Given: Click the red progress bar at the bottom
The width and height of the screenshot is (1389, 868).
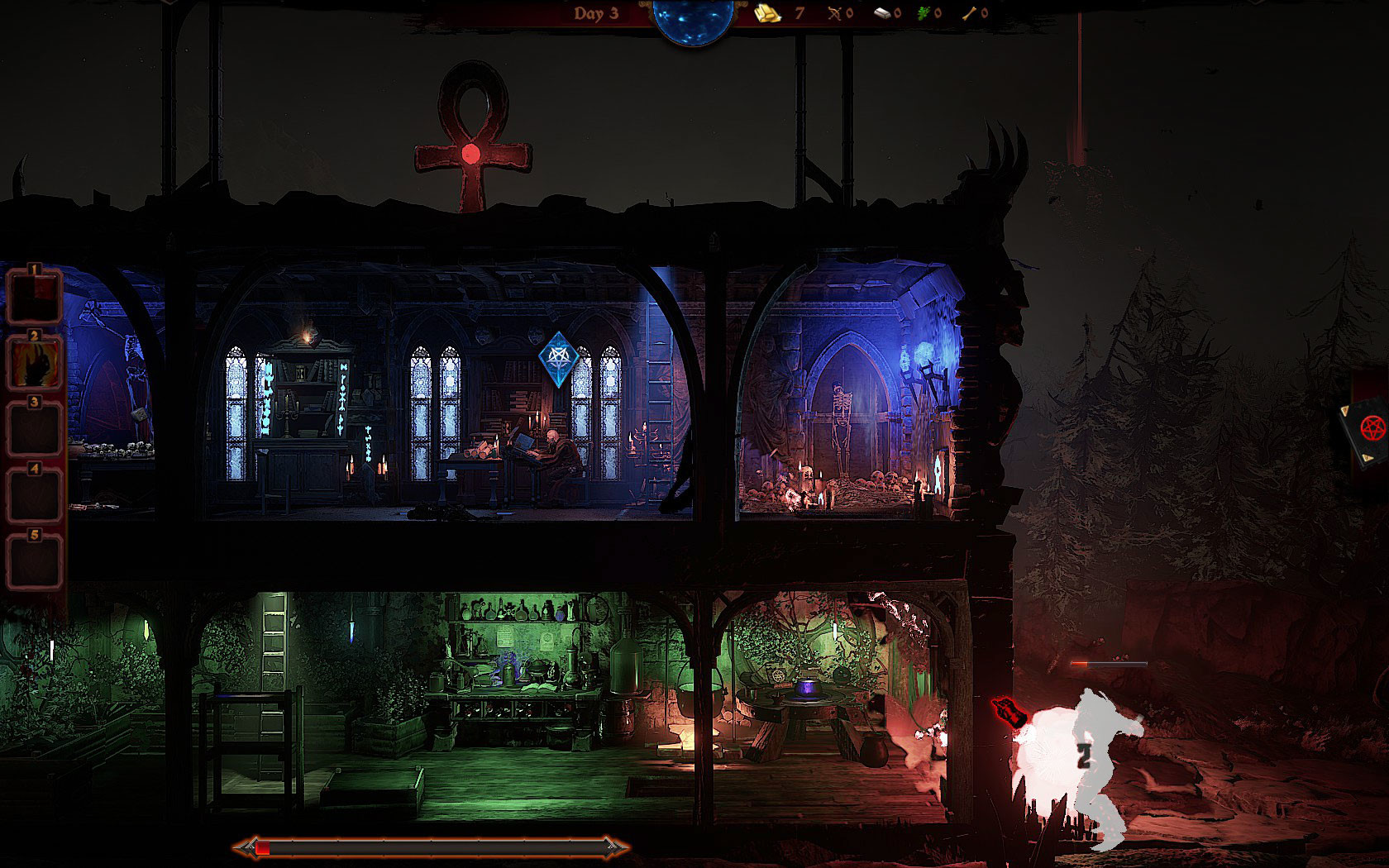Looking at the screenshot, I should pos(430,847).
